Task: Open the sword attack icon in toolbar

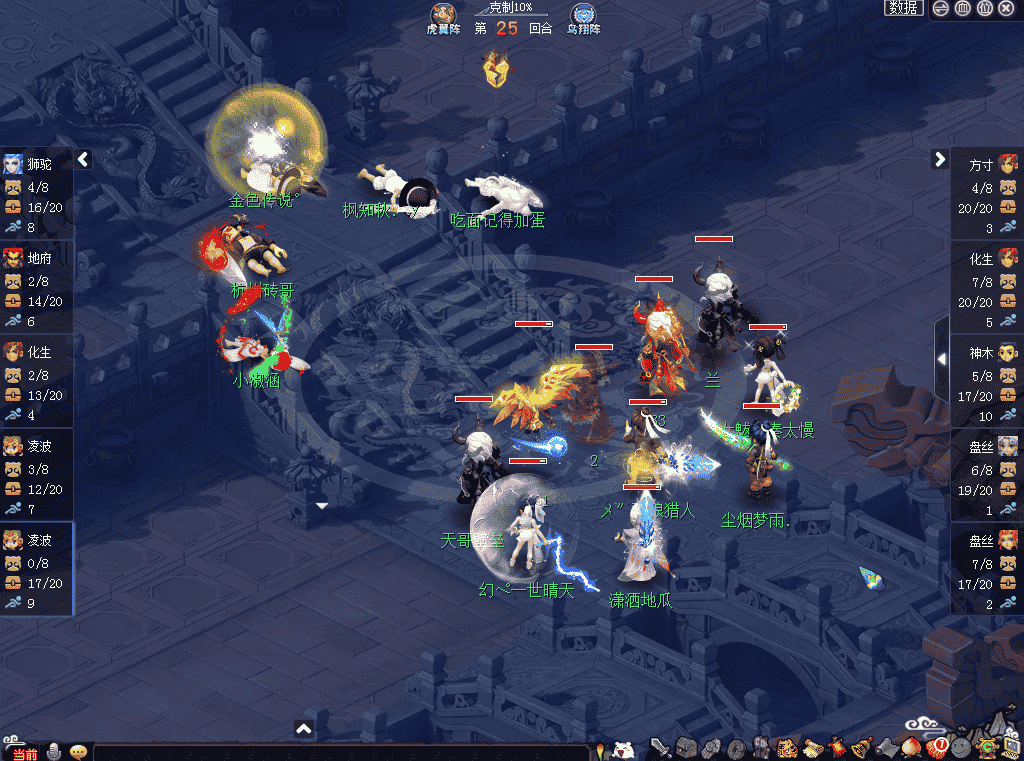Action: [x=661, y=747]
